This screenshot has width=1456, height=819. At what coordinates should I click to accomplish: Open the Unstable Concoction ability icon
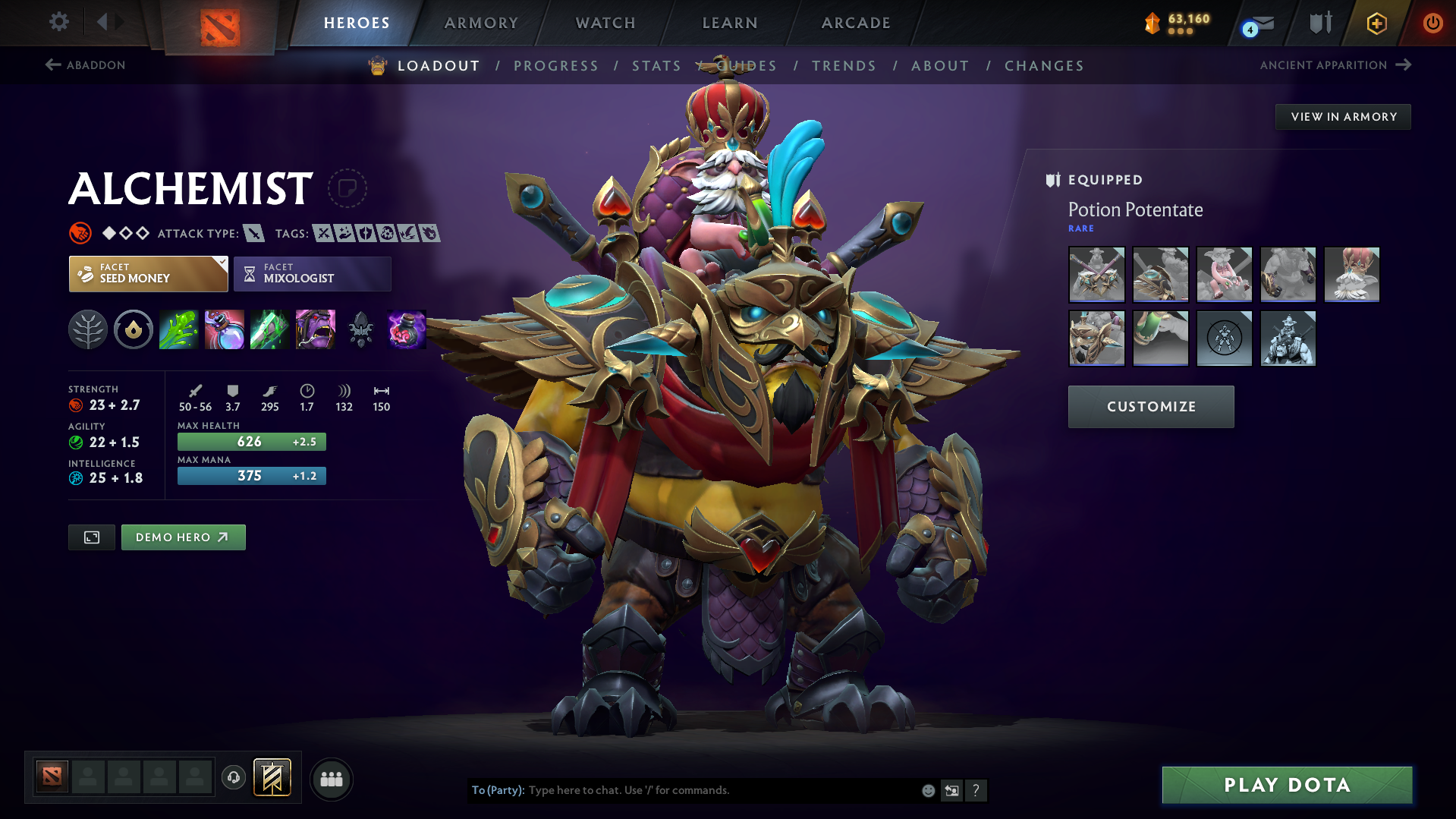pos(225,329)
